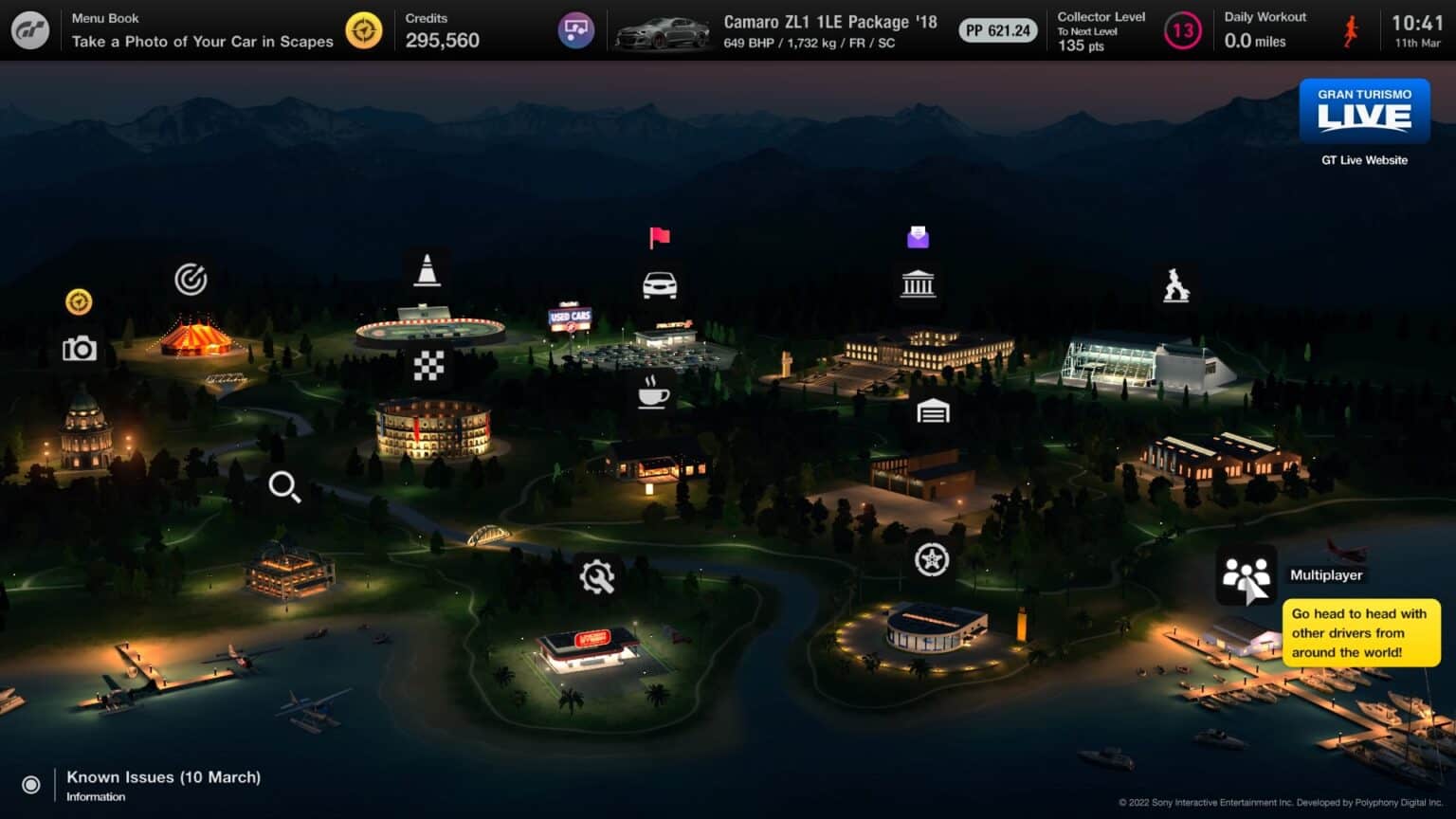Click the GT logo menu button

click(x=30, y=30)
